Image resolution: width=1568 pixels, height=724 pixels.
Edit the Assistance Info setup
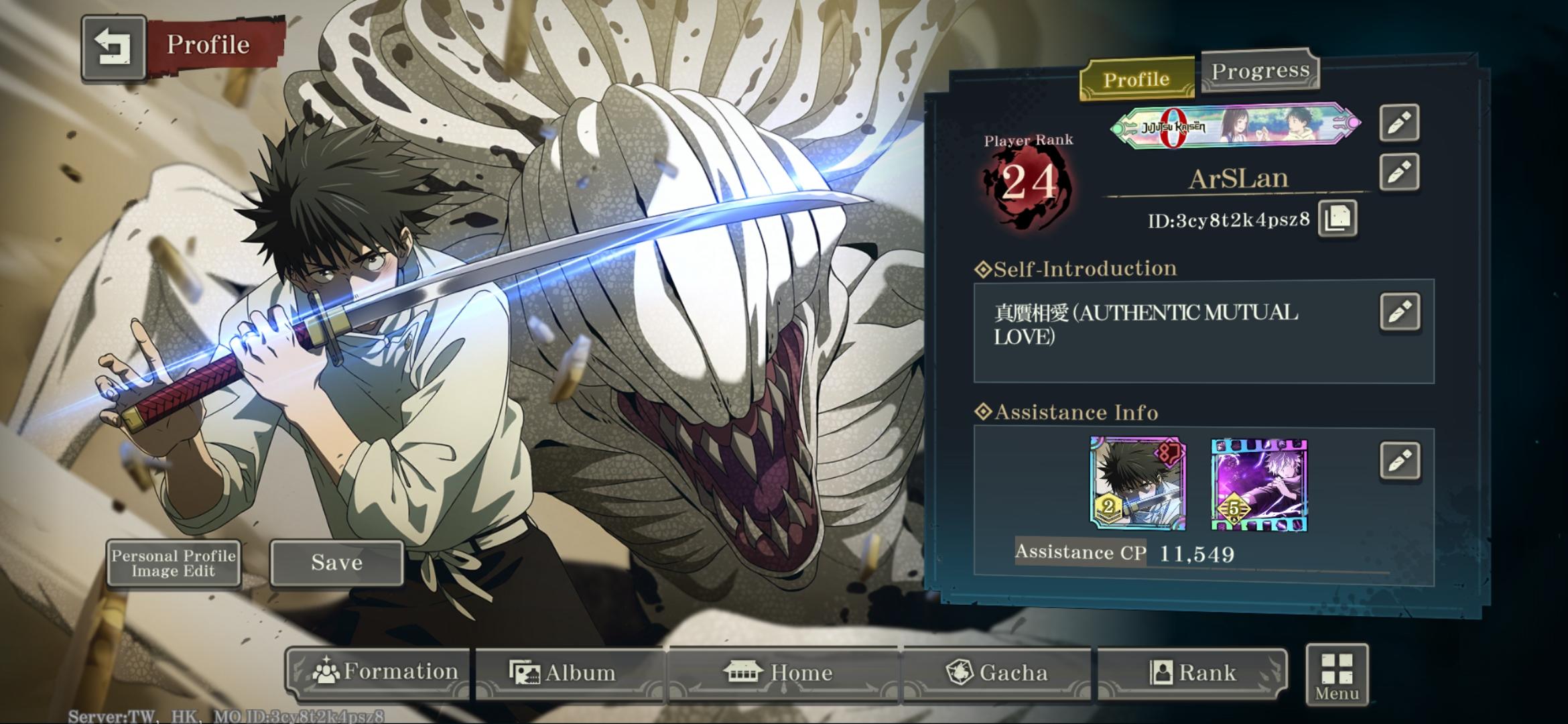(x=1400, y=461)
